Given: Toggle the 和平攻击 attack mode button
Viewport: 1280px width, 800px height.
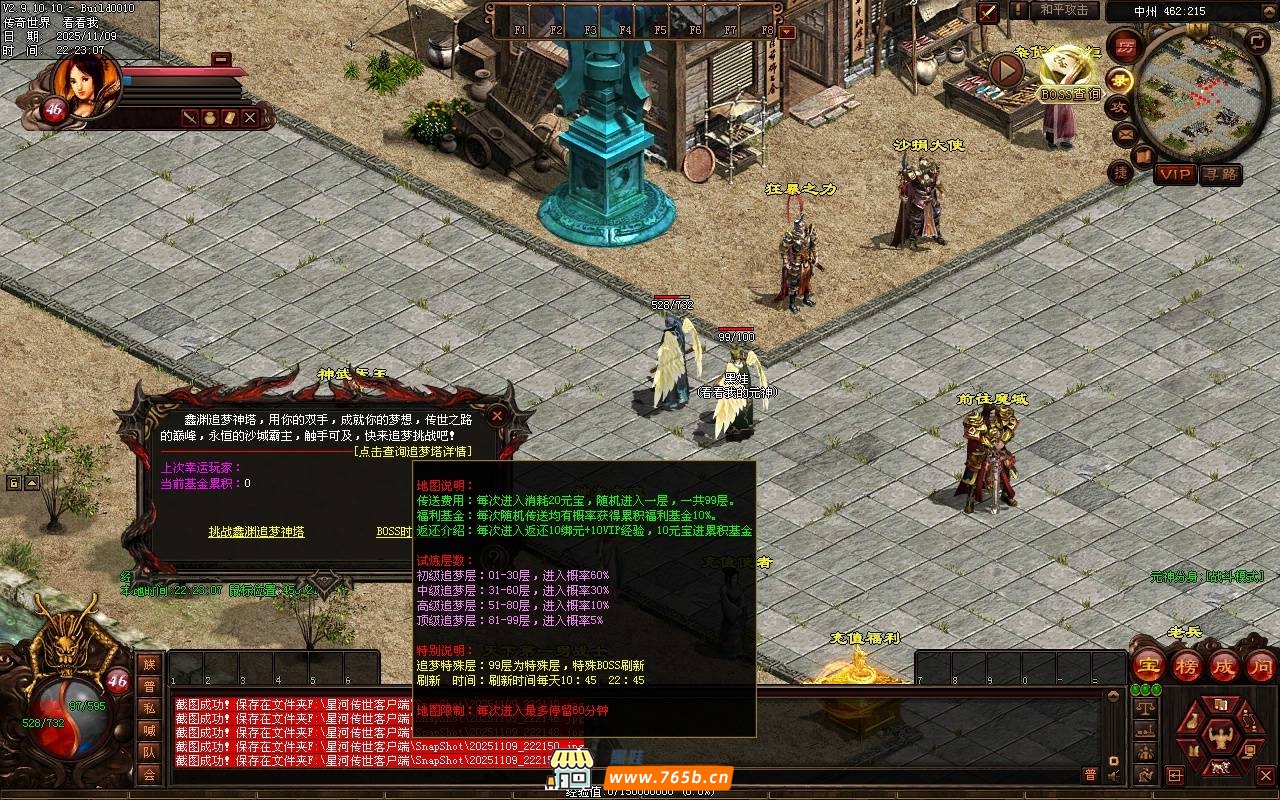Looking at the screenshot, I should pos(1064,10).
